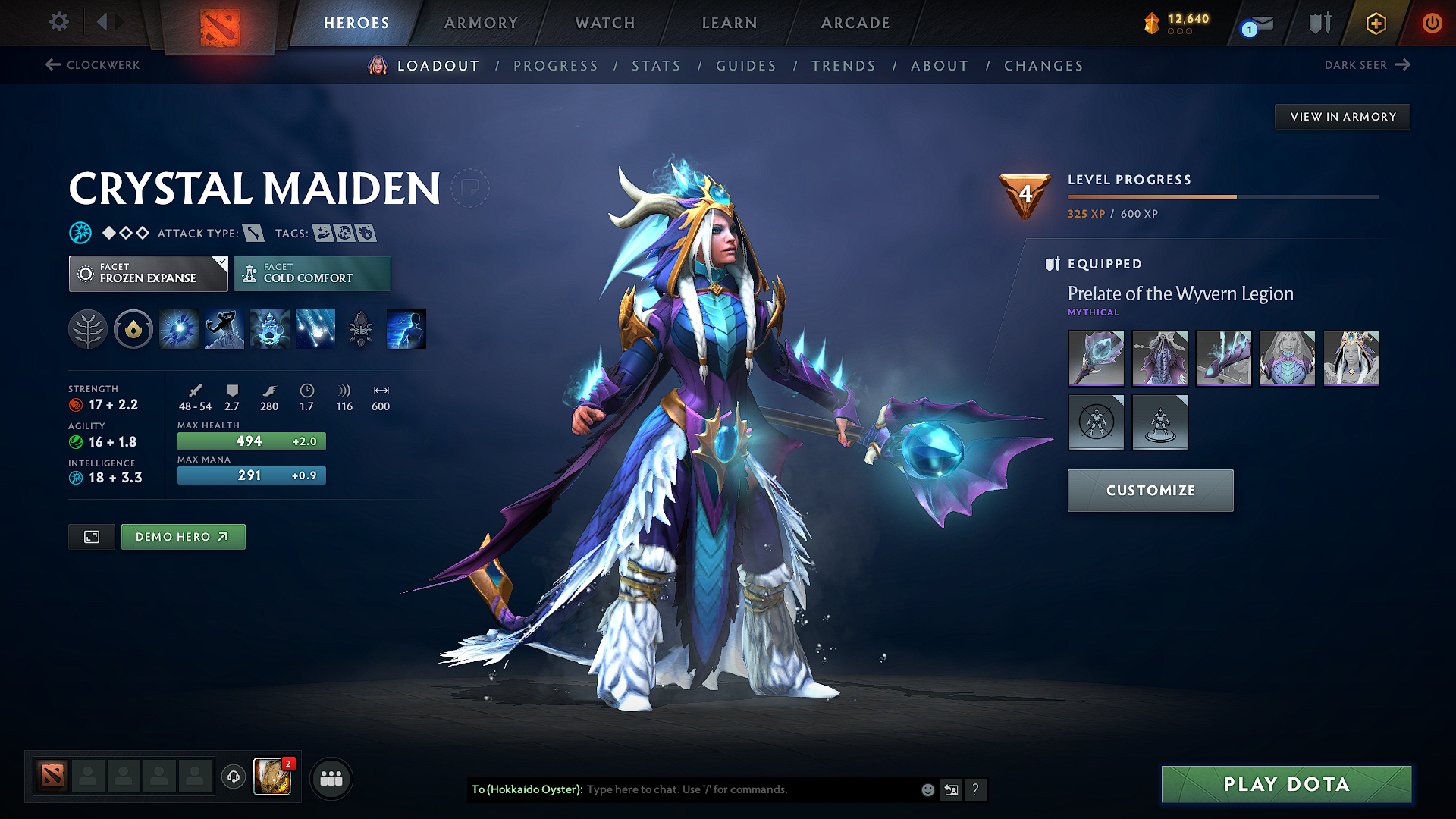This screenshot has height=819, width=1456.
Task: Click the PLAY DOTA button
Action: click(x=1285, y=784)
